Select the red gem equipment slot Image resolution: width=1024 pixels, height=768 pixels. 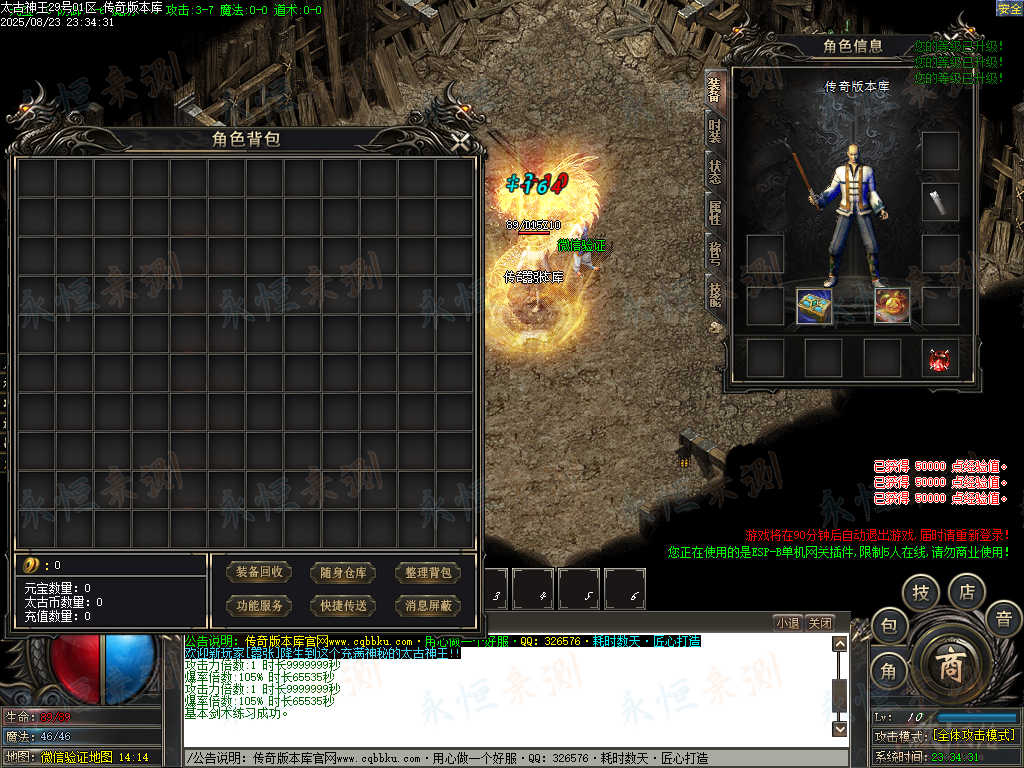pos(940,358)
